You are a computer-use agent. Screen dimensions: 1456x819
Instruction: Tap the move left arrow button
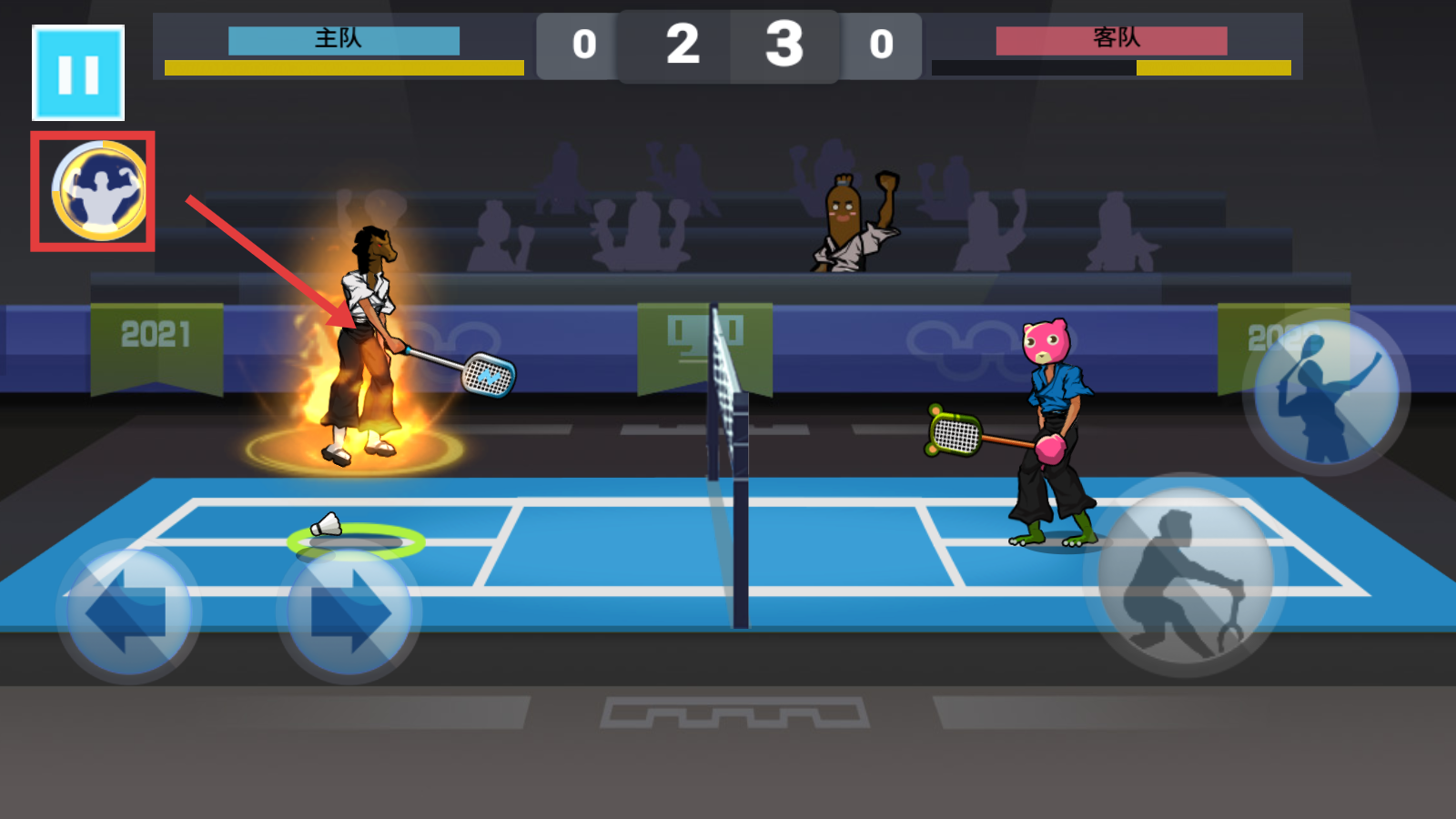(129, 612)
